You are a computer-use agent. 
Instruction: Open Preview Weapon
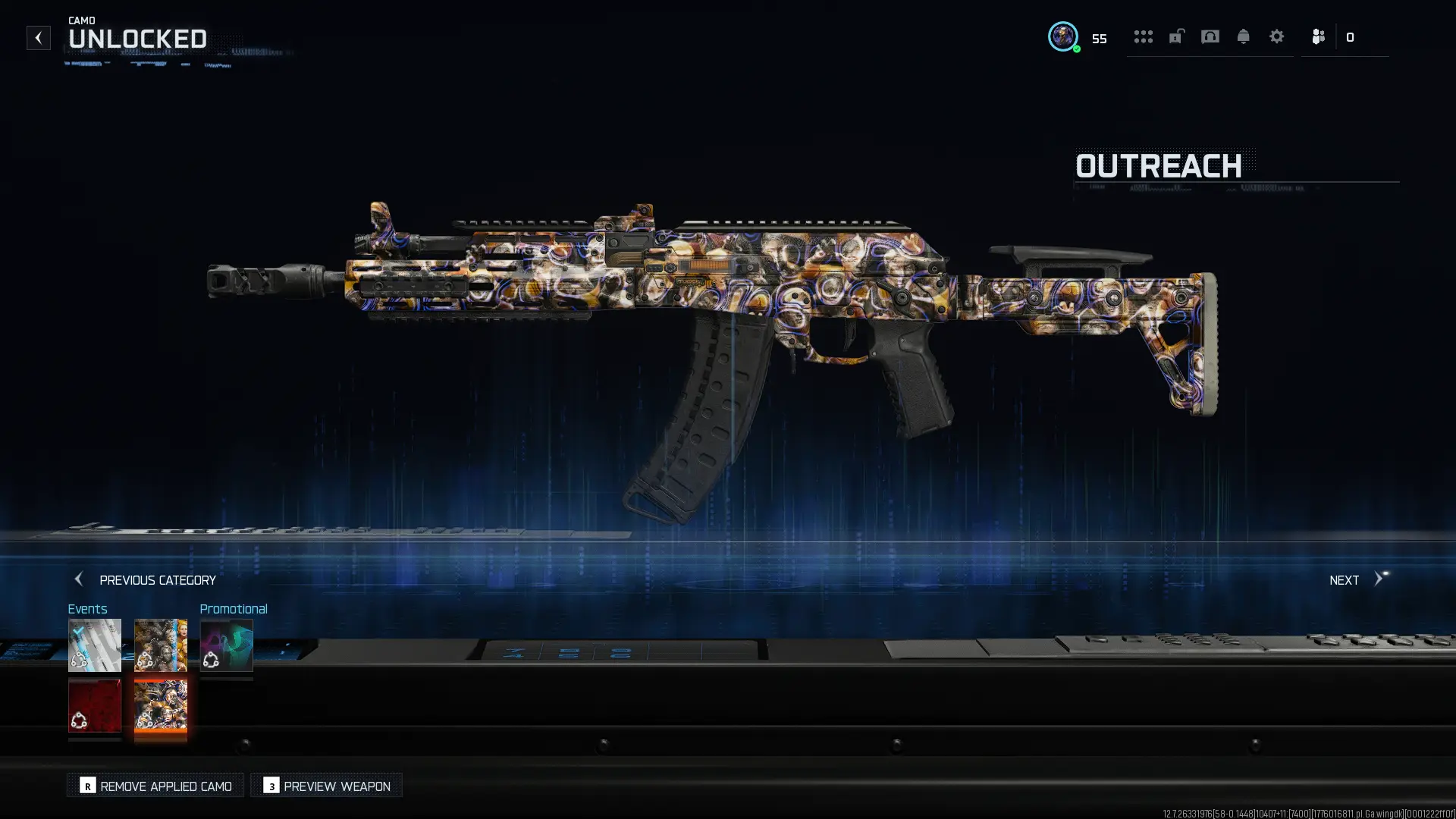coord(326,786)
